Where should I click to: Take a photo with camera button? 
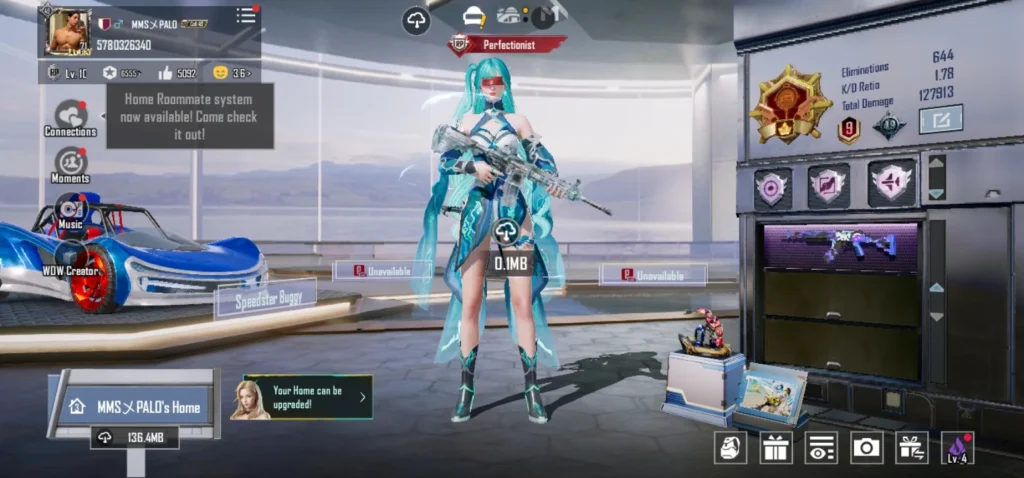pos(866,447)
